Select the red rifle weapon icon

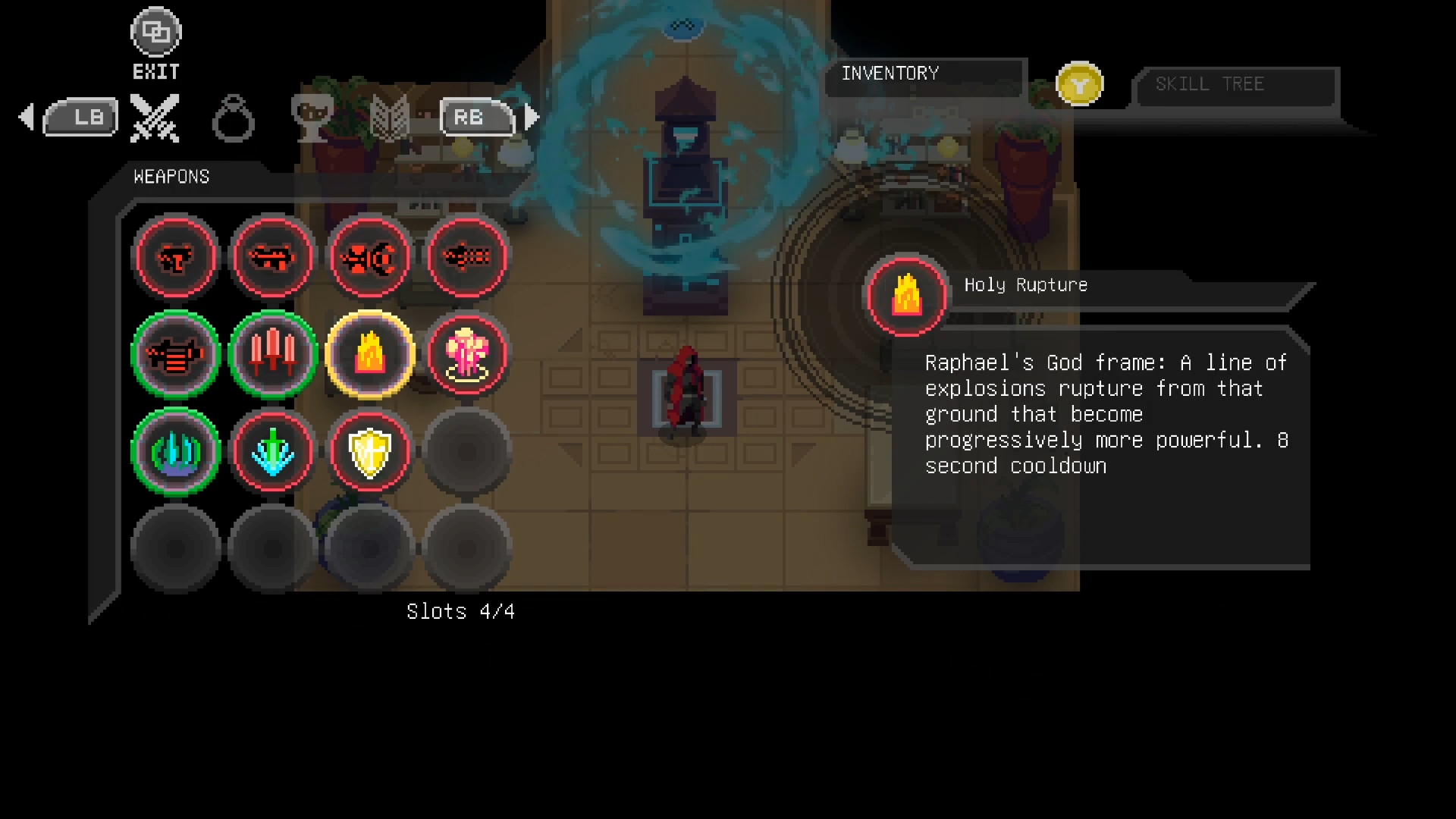(272, 258)
